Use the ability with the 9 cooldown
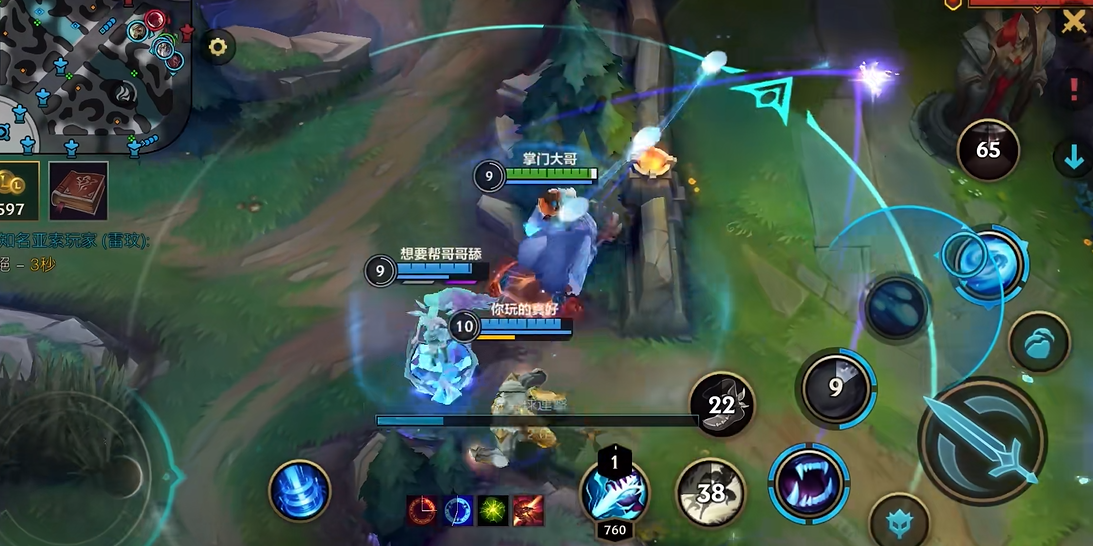The width and height of the screenshot is (1093, 546). click(x=836, y=387)
